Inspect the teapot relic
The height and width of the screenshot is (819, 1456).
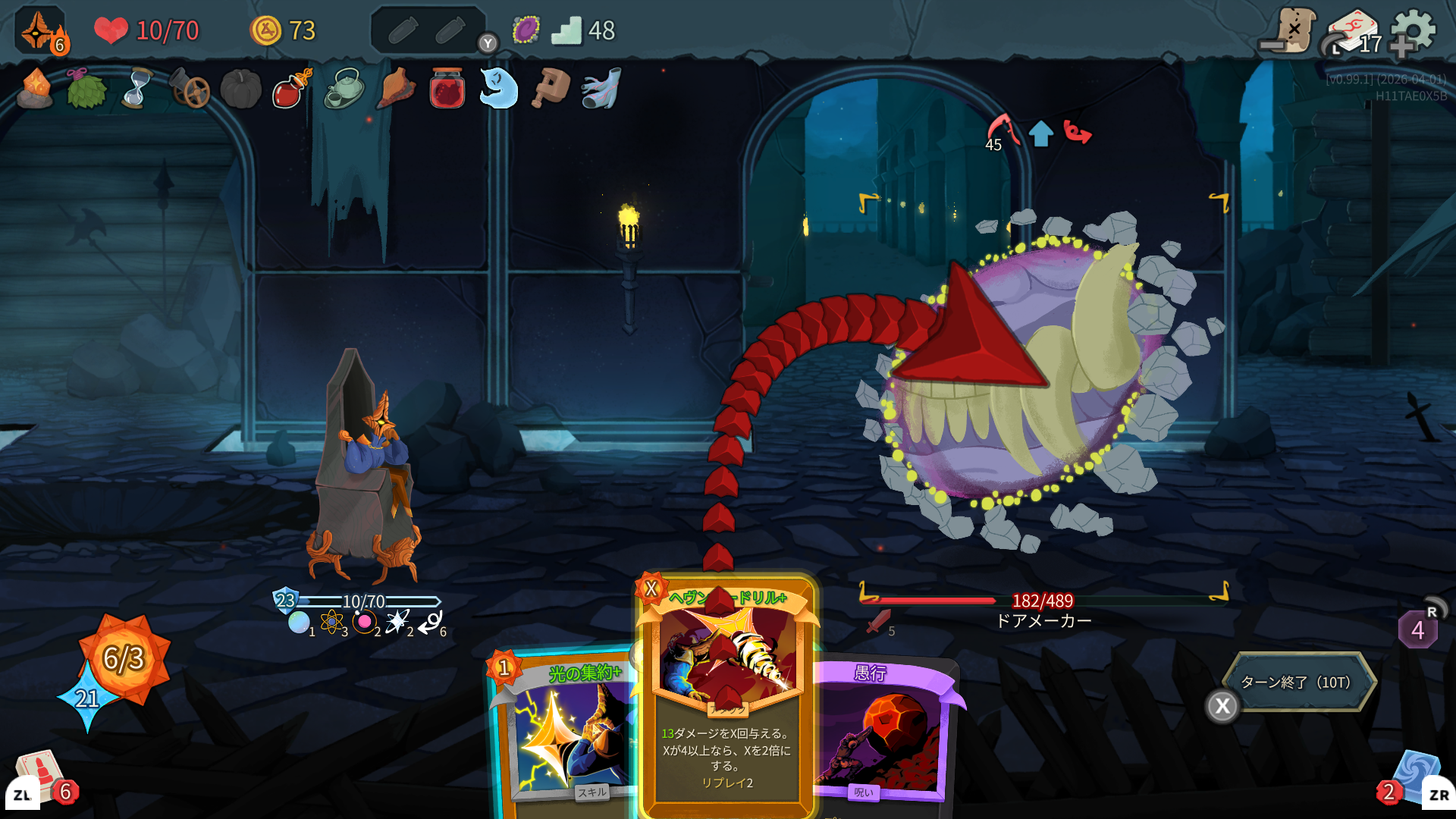pyautogui.click(x=344, y=89)
